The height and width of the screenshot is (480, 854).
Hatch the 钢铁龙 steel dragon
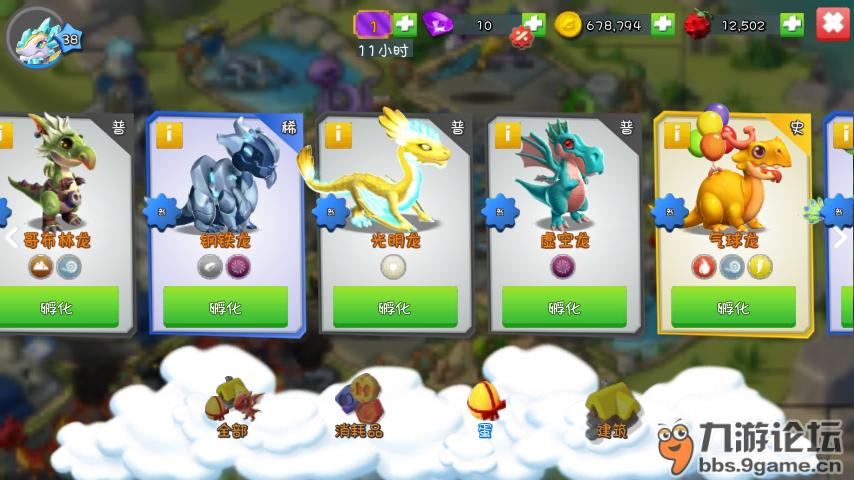pos(225,307)
